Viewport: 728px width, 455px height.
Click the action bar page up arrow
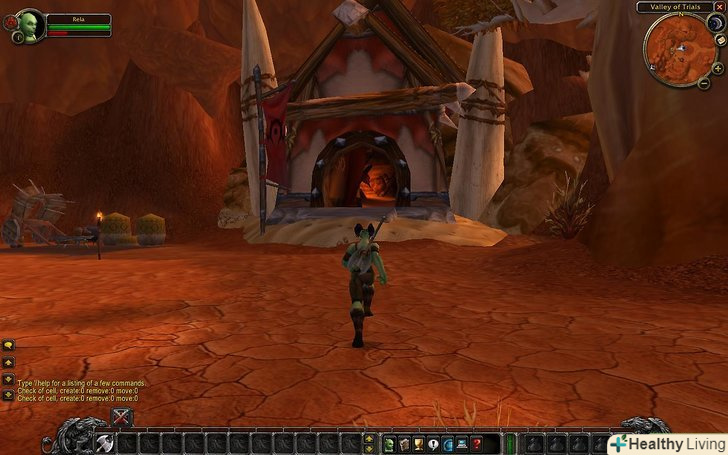click(x=370, y=438)
